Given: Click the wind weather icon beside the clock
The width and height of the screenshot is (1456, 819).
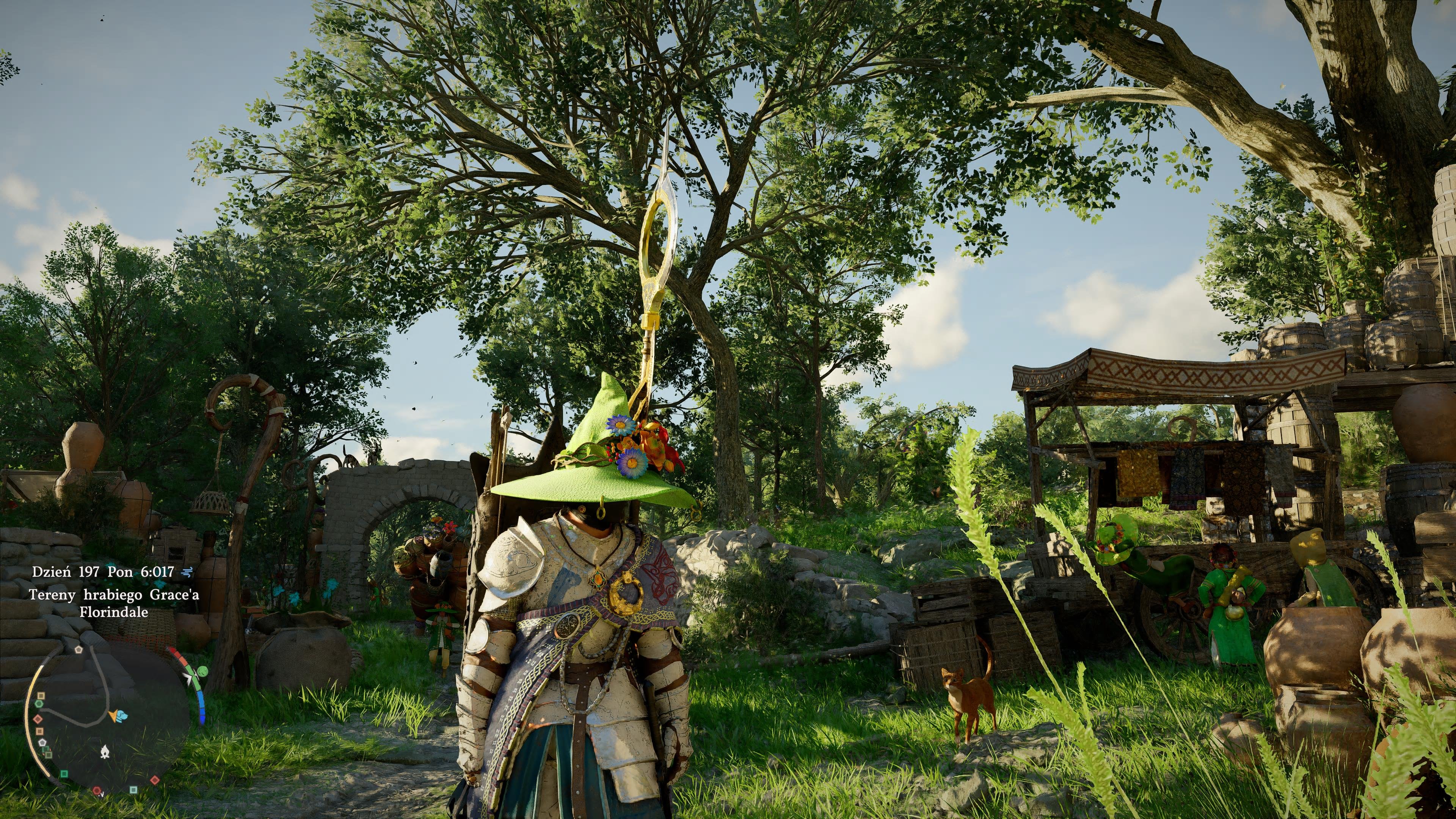Looking at the screenshot, I should (187, 572).
